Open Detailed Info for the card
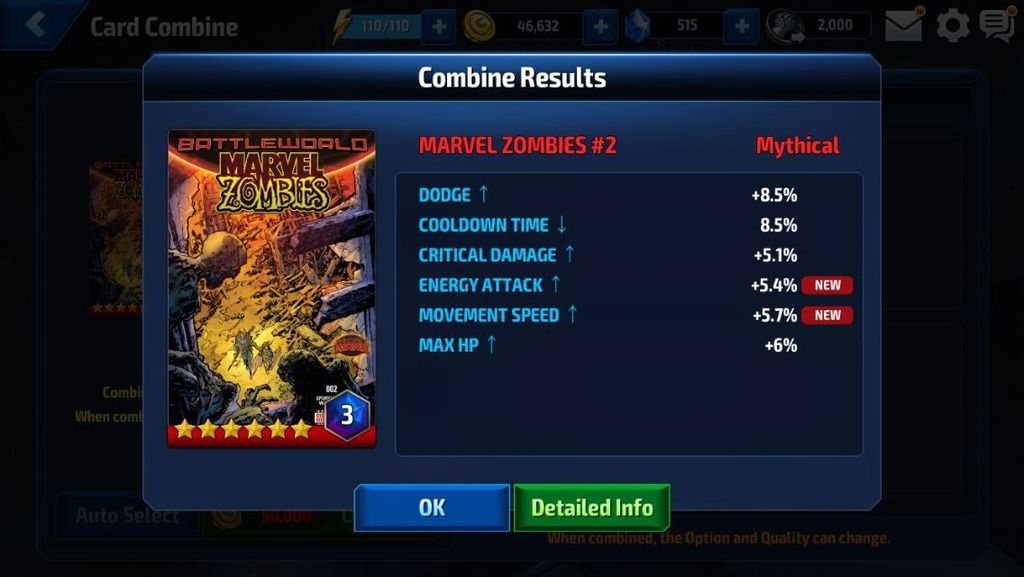Image resolution: width=1024 pixels, height=577 pixels. tap(591, 508)
